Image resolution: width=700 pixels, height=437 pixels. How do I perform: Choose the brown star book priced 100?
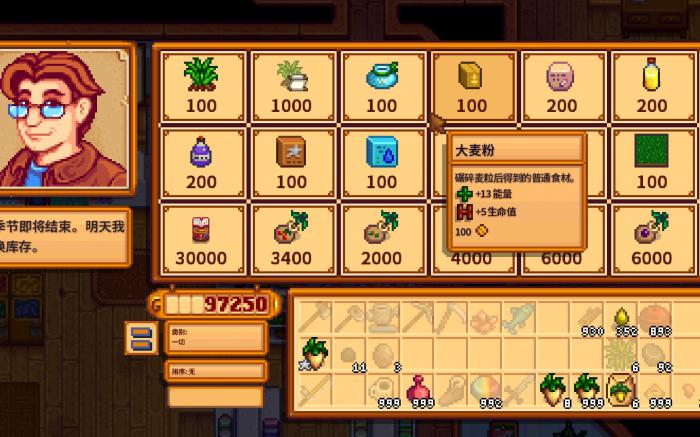tap(292, 161)
